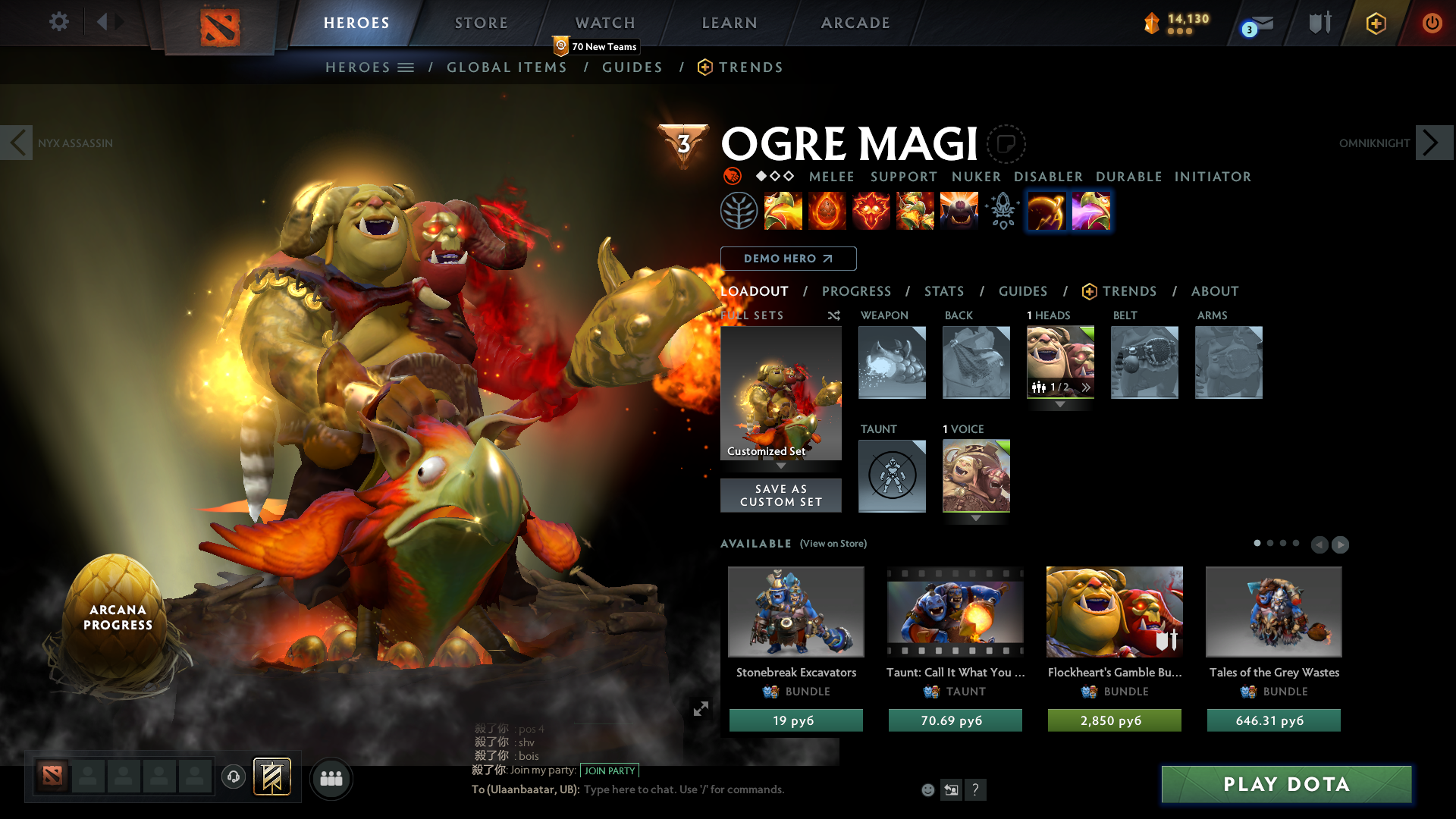Open the Watch menu in top bar
Viewport: 1456px width, 819px height.
[604, 23]
